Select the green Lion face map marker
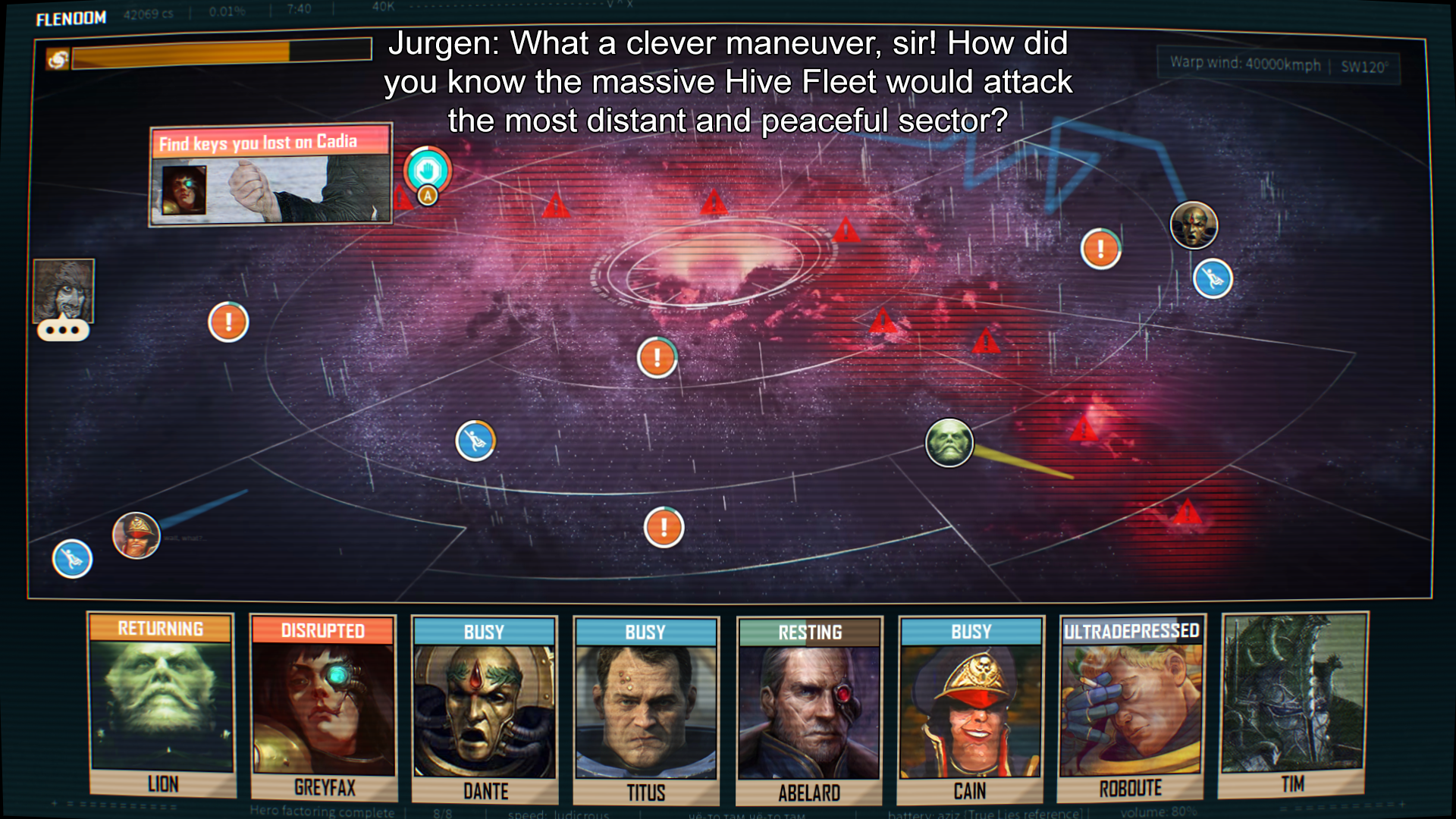Image resolution: width=1456 pixels, height=819 pixels. [949, 443]
